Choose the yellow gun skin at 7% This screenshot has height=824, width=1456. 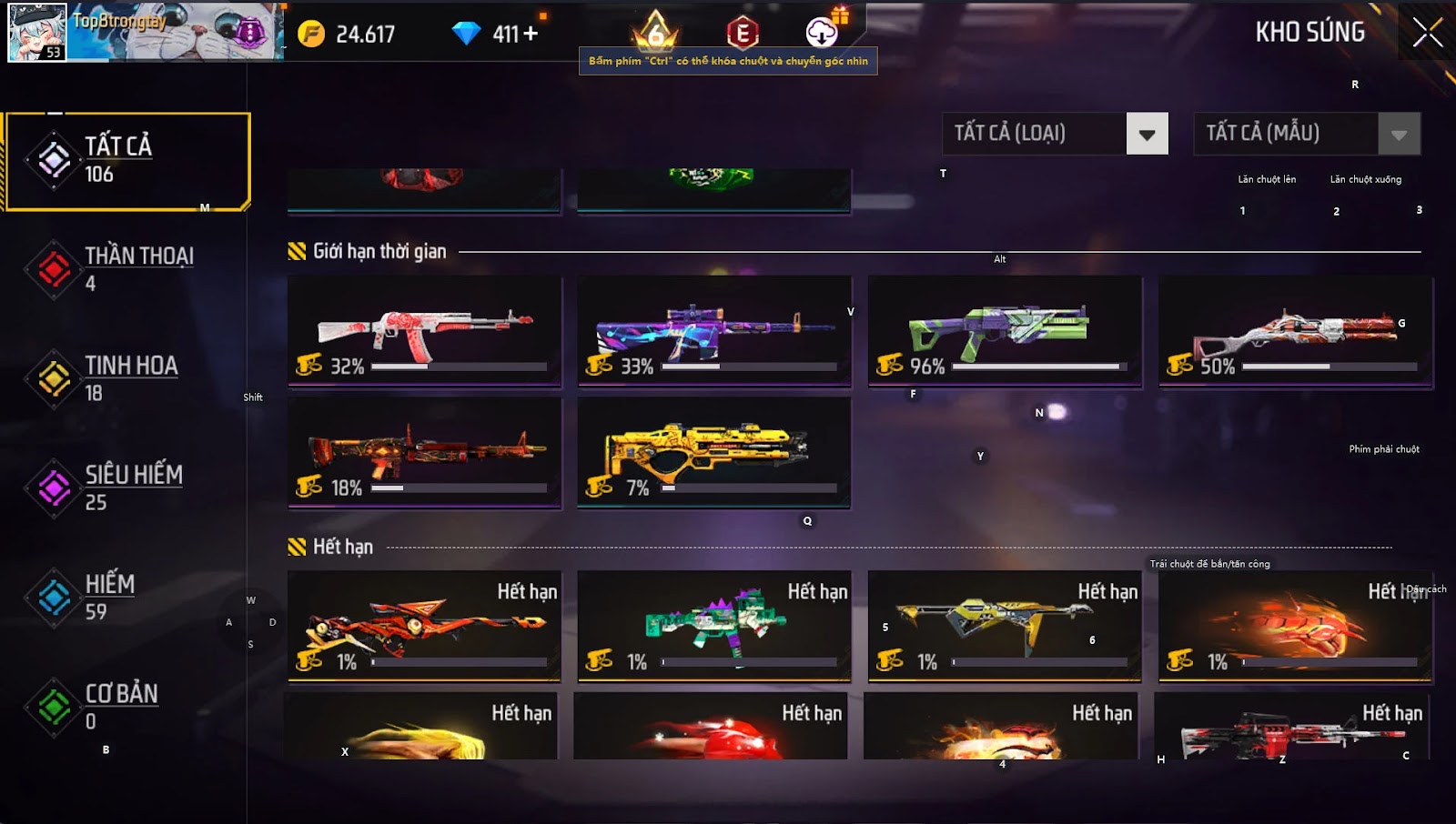click(x=714, y=452)
